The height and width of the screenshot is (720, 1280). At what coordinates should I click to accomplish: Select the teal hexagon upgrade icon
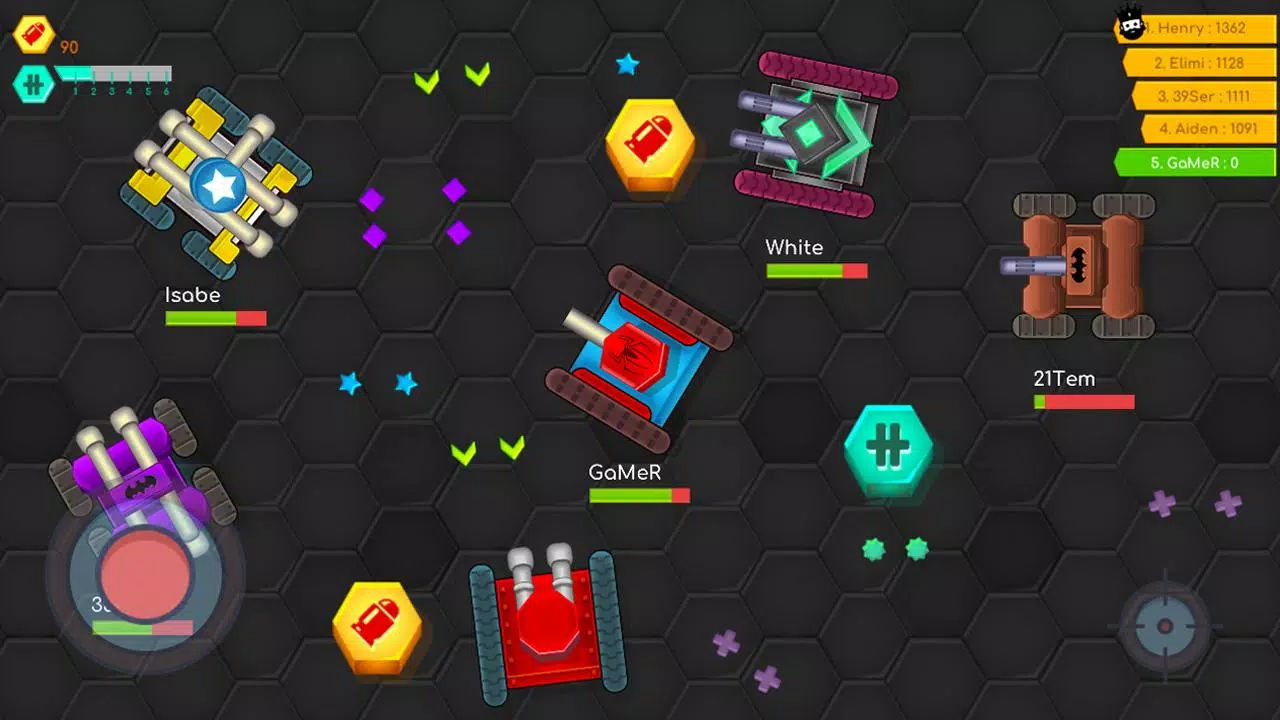click(x=33, y=85)
